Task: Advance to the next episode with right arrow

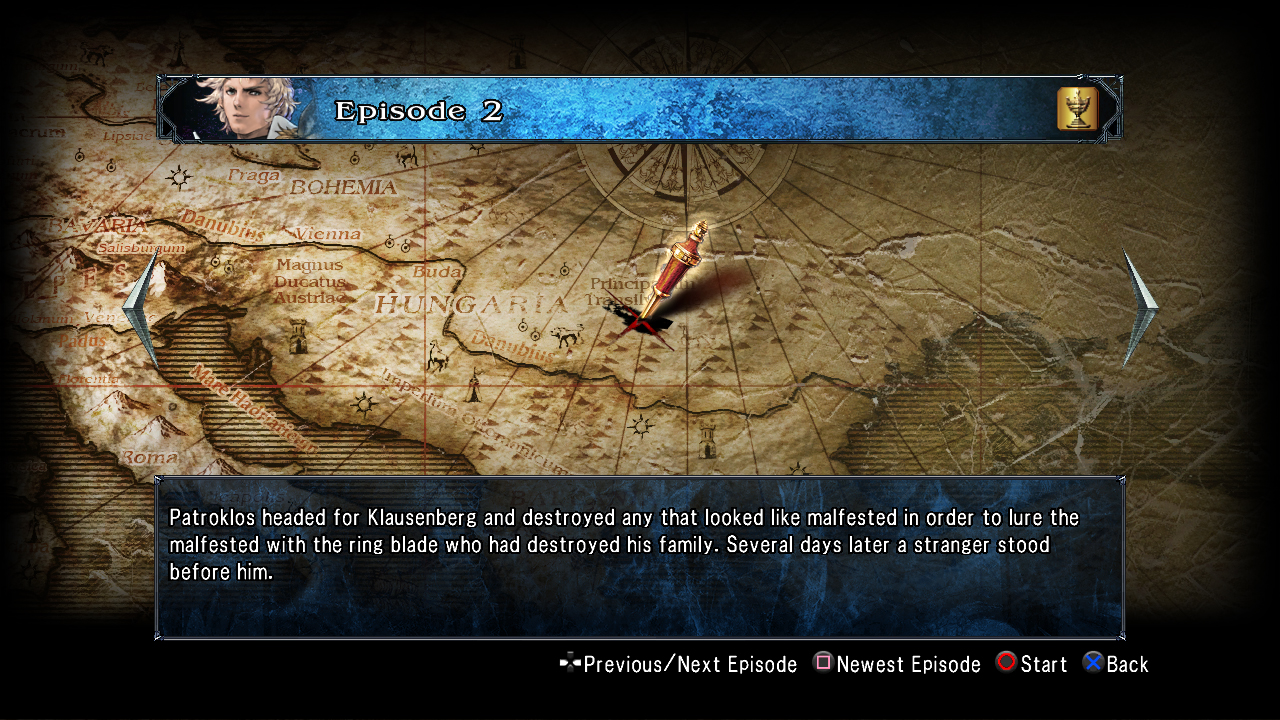Action: click(x=1138, y=306)
